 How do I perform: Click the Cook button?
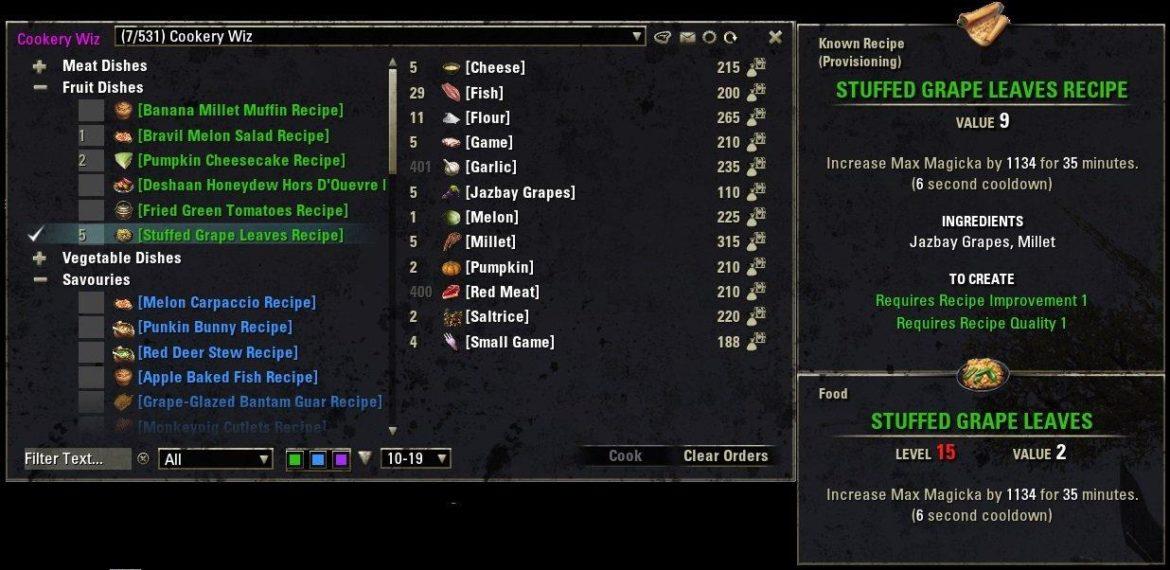point(625,456)
